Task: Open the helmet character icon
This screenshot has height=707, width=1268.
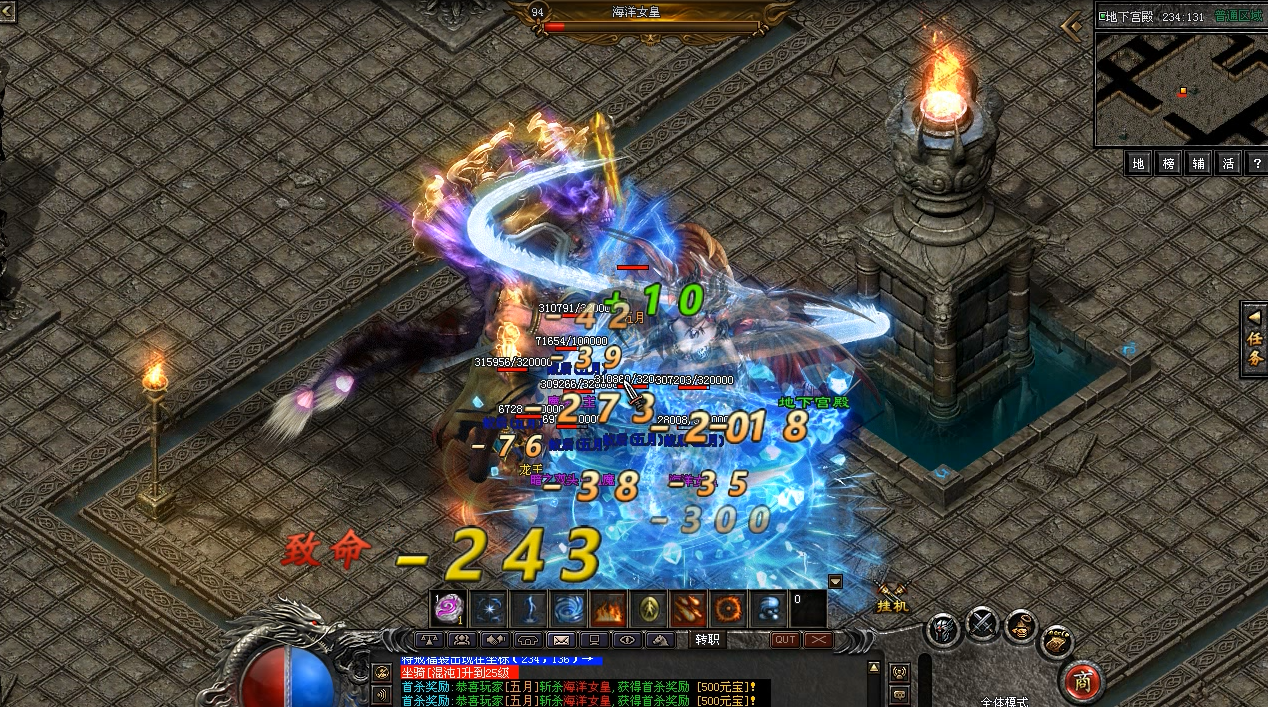Action: click(x=943, y=629)
